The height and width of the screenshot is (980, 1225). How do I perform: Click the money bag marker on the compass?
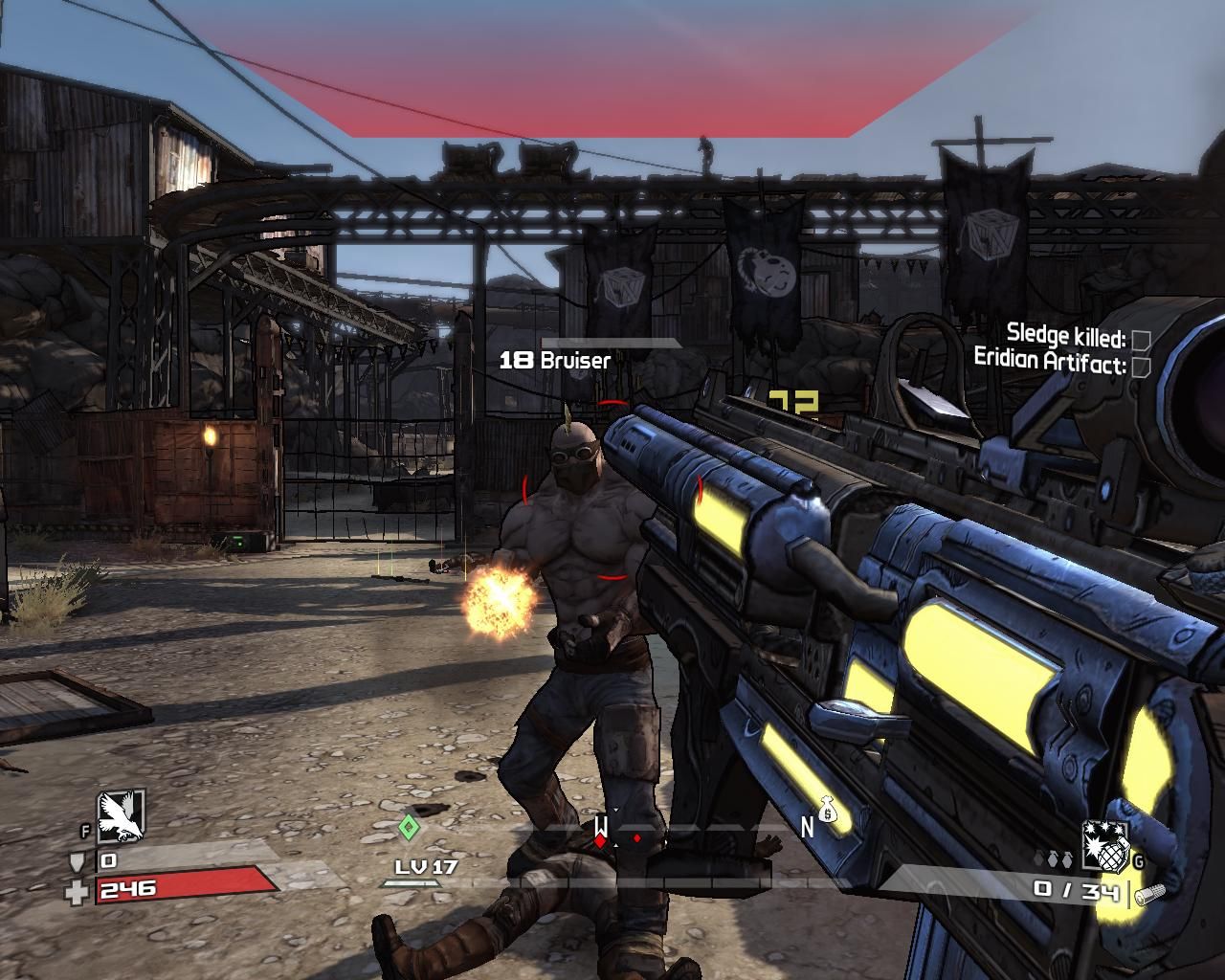[x=828, y=811]
